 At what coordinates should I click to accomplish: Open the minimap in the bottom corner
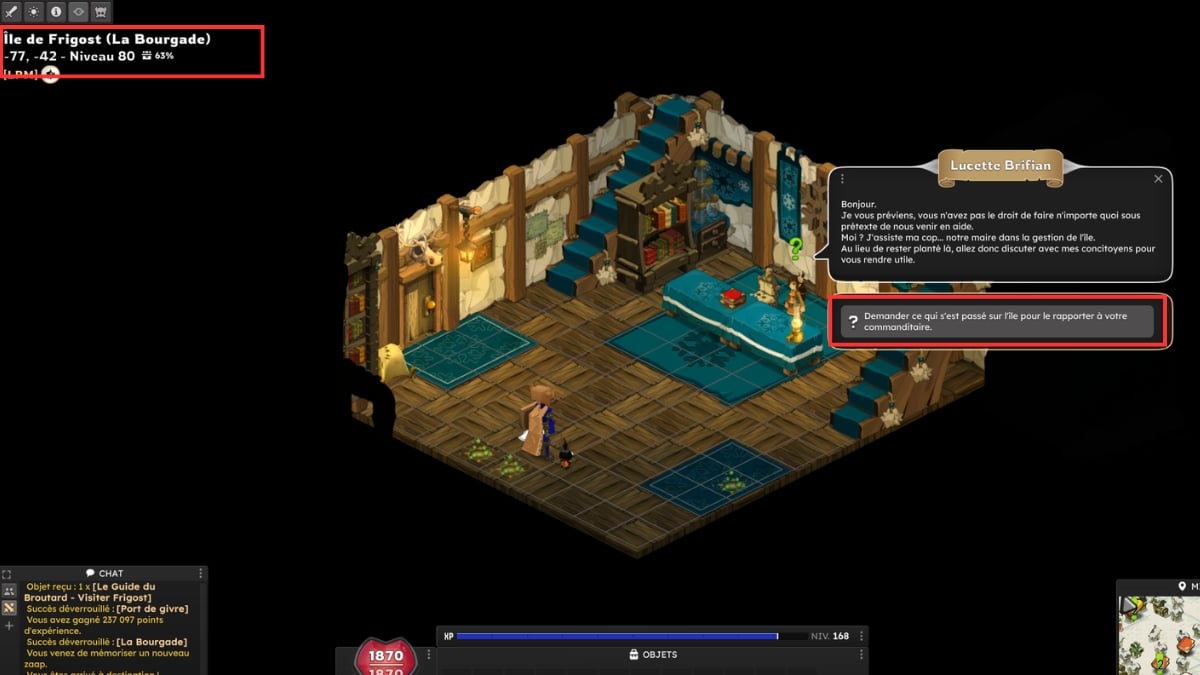click(1160, 635)
